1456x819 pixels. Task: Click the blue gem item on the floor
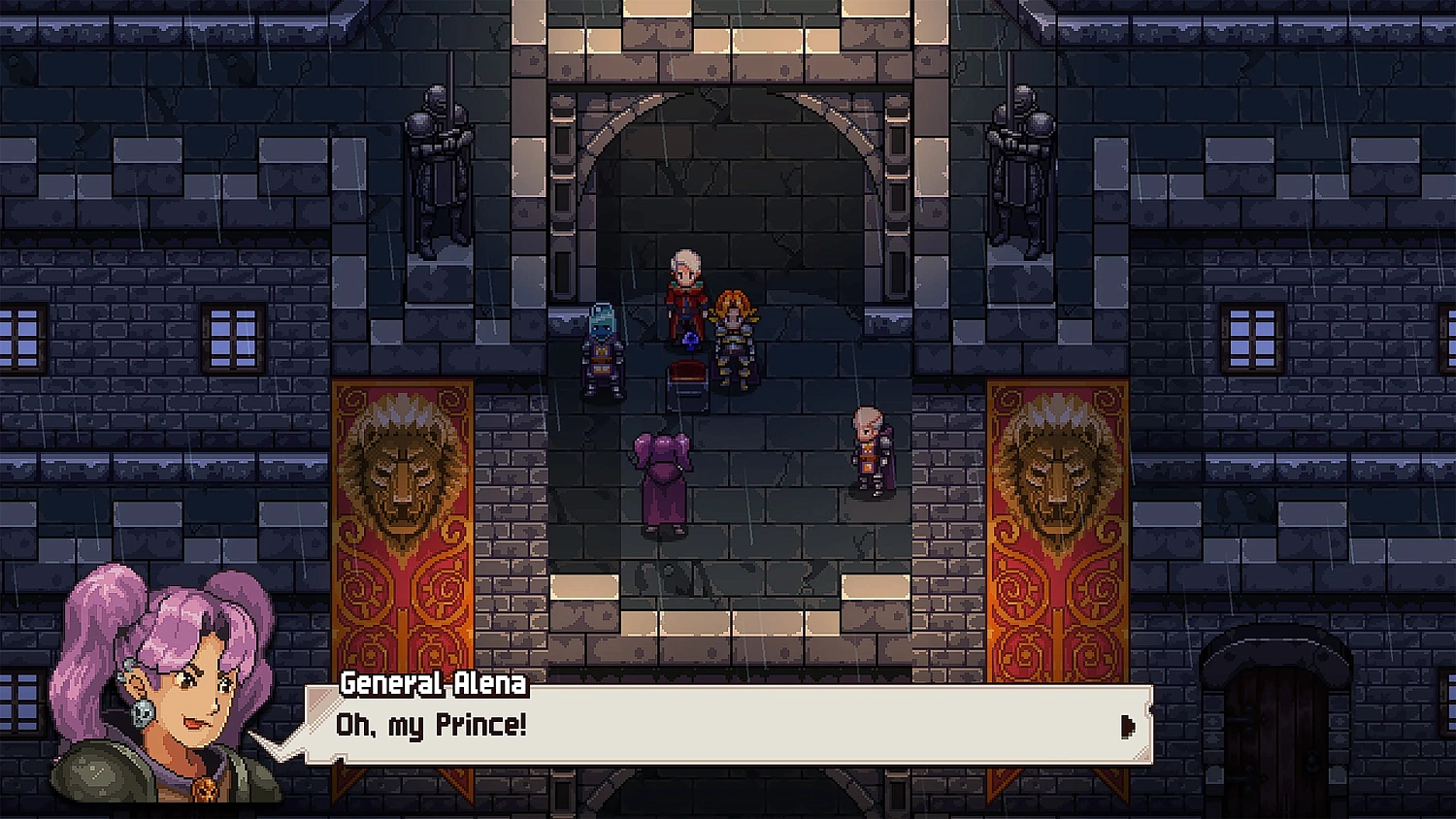tap(689, 340)
